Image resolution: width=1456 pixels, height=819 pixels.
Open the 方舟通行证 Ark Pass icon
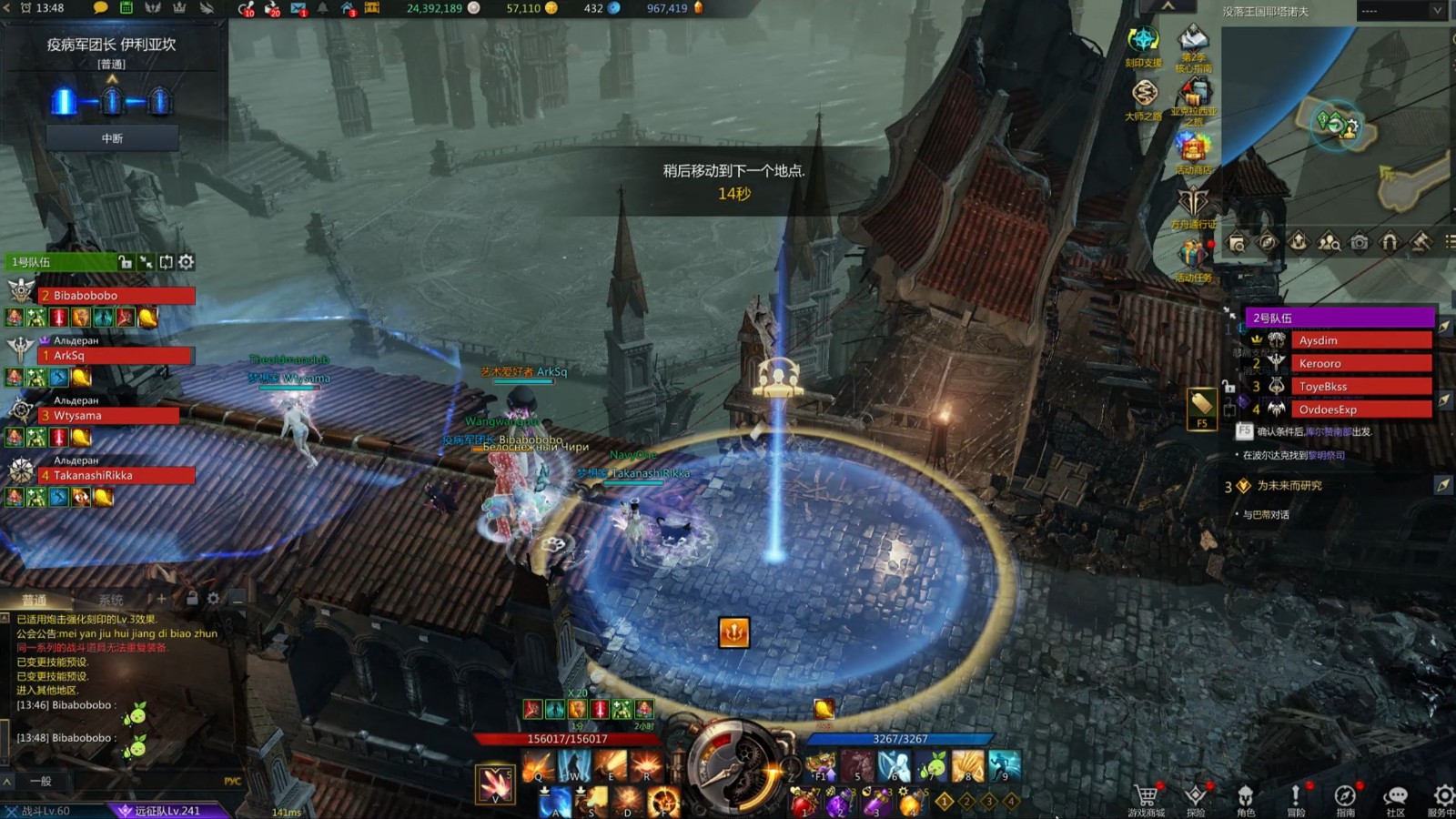coord(1193,206)
